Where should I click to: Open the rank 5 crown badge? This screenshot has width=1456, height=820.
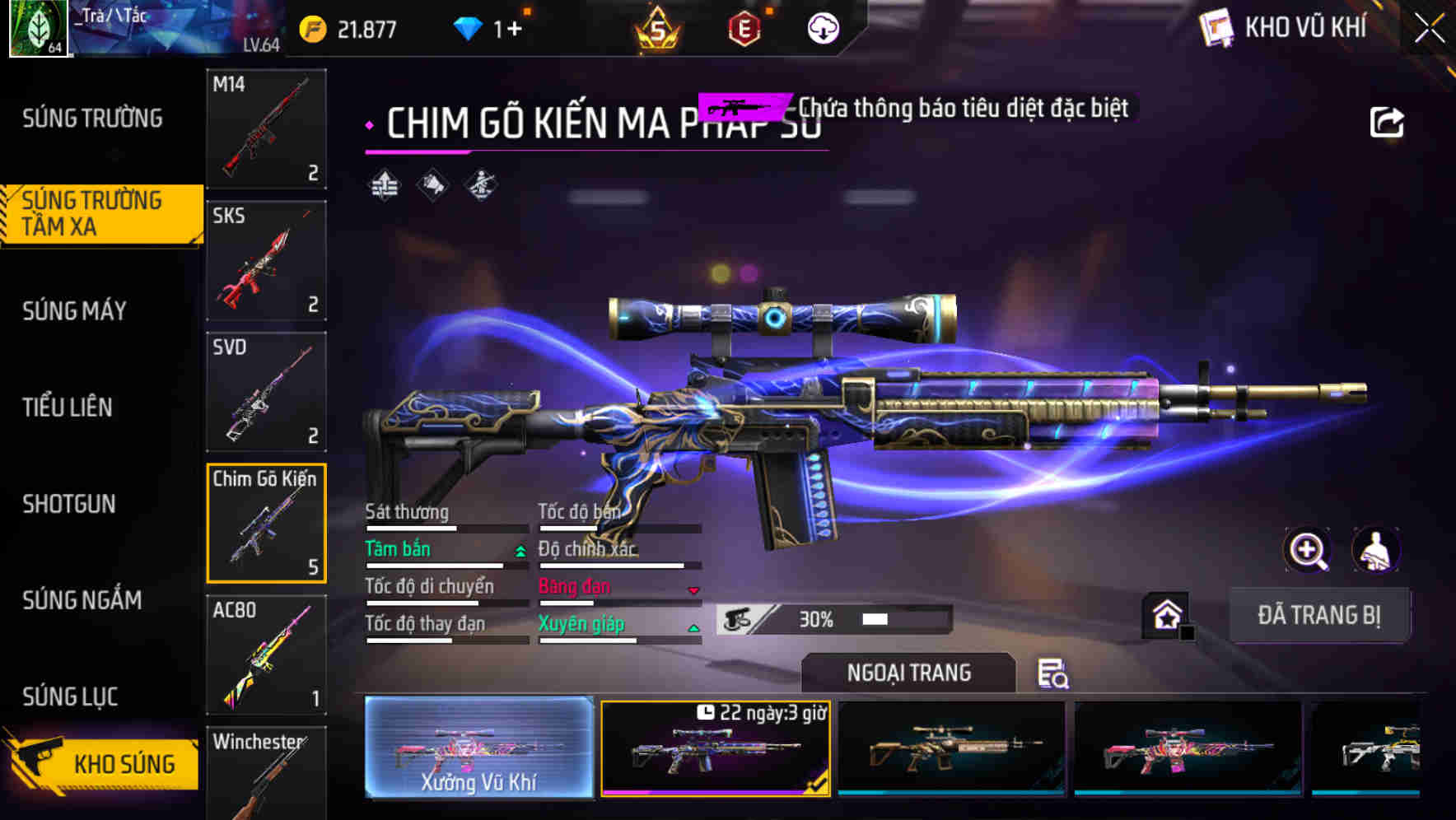659,27
